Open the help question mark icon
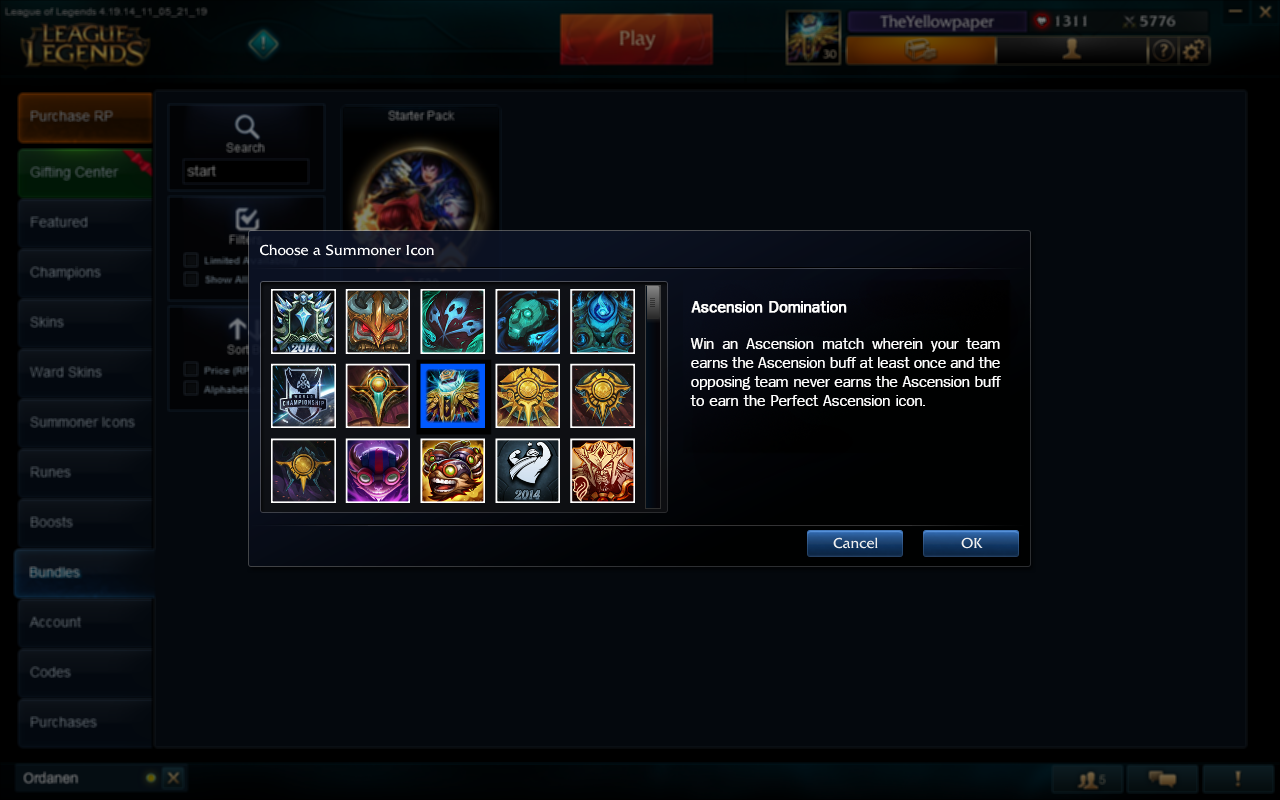Screen dimensions: 1280x800 click(1163, 49)
